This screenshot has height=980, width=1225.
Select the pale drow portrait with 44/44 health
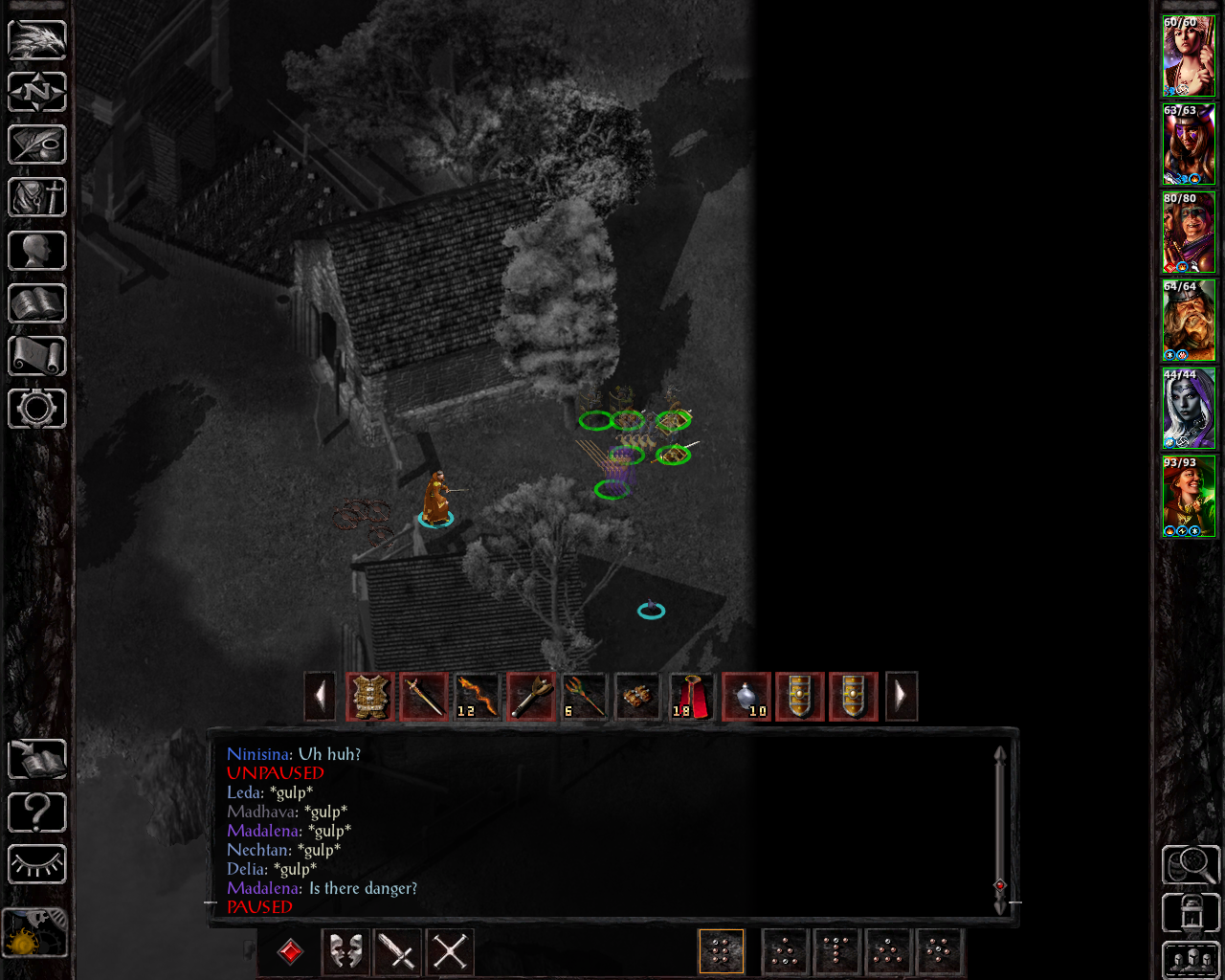pyautogui.click(x=1189, y=409)
